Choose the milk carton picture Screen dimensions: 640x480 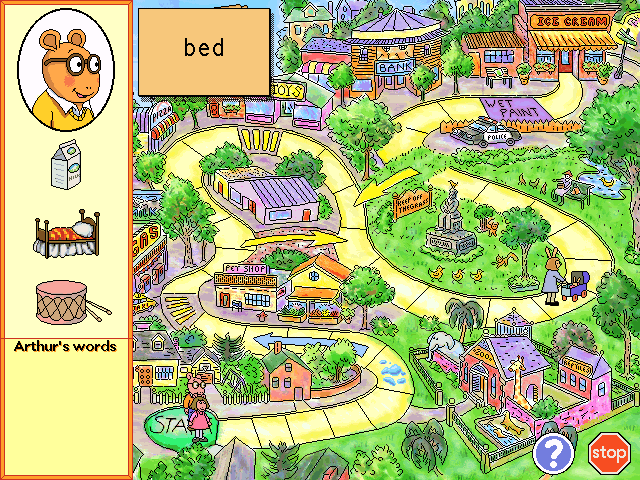pos(65,166)
